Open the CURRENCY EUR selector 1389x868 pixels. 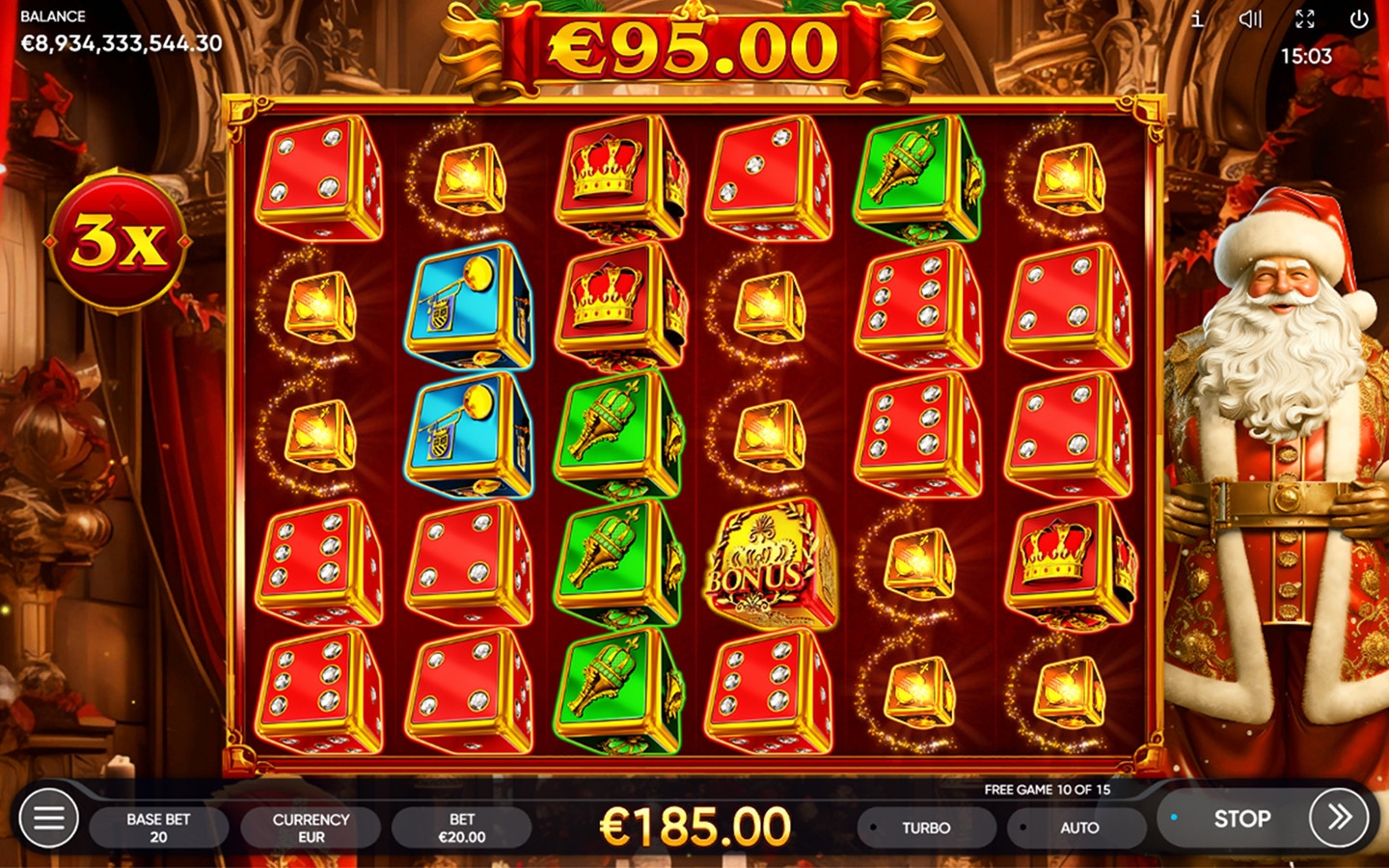click(310, 827)
